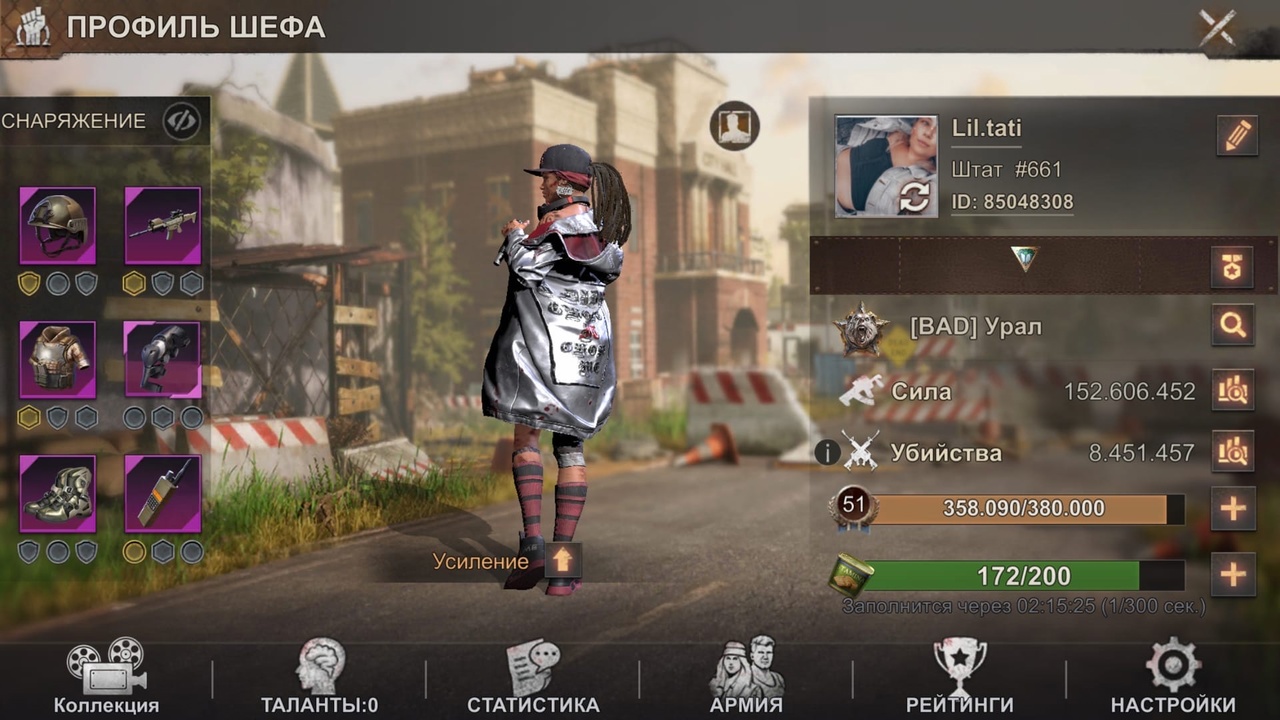Select the assault rifle equipment slot
Image resolution: width=1280 pixels, height=720 pixels.
pyautogui.click(x=162, y=225)
